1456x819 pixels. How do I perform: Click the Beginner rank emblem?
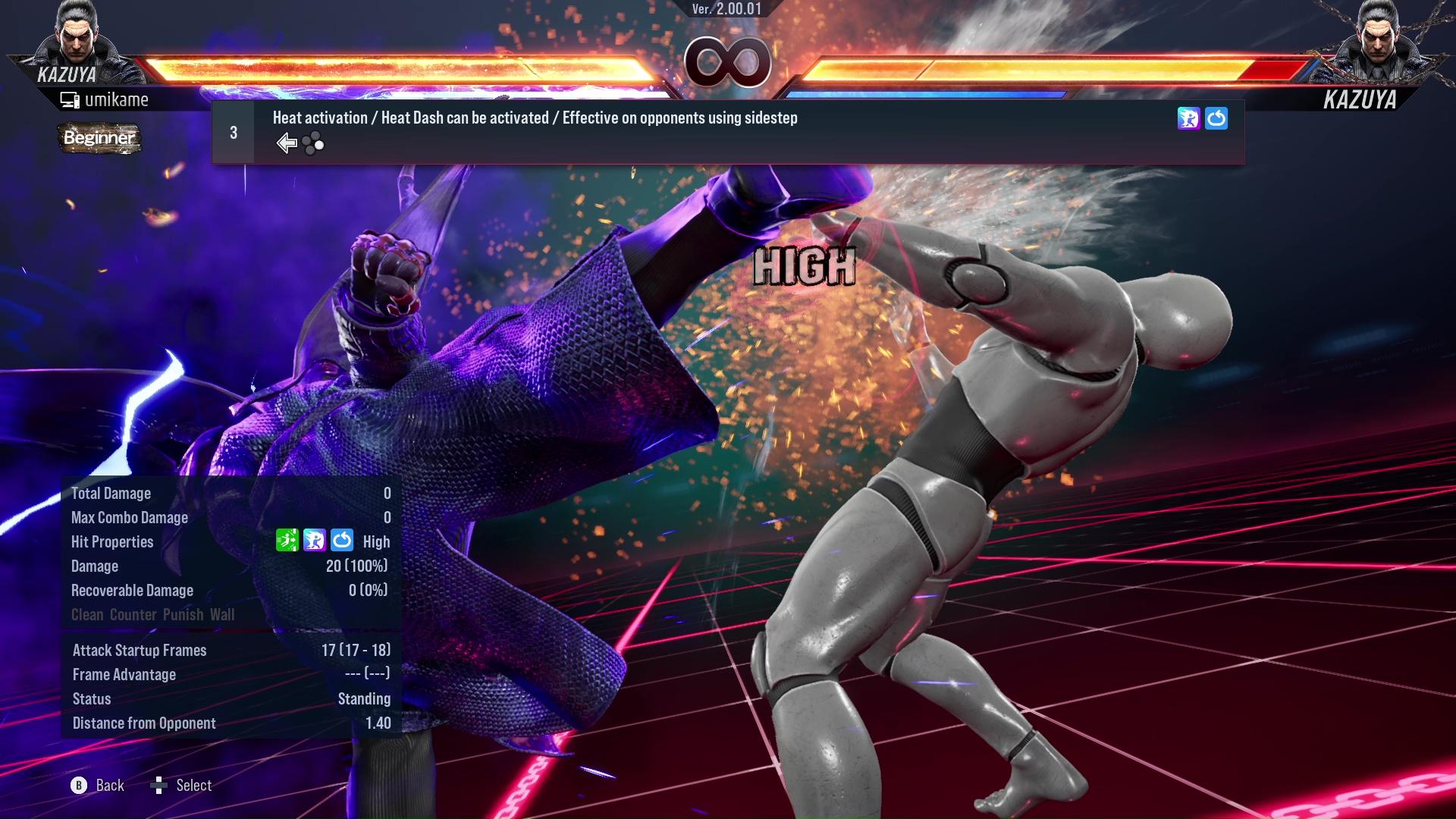click(99, 139)
